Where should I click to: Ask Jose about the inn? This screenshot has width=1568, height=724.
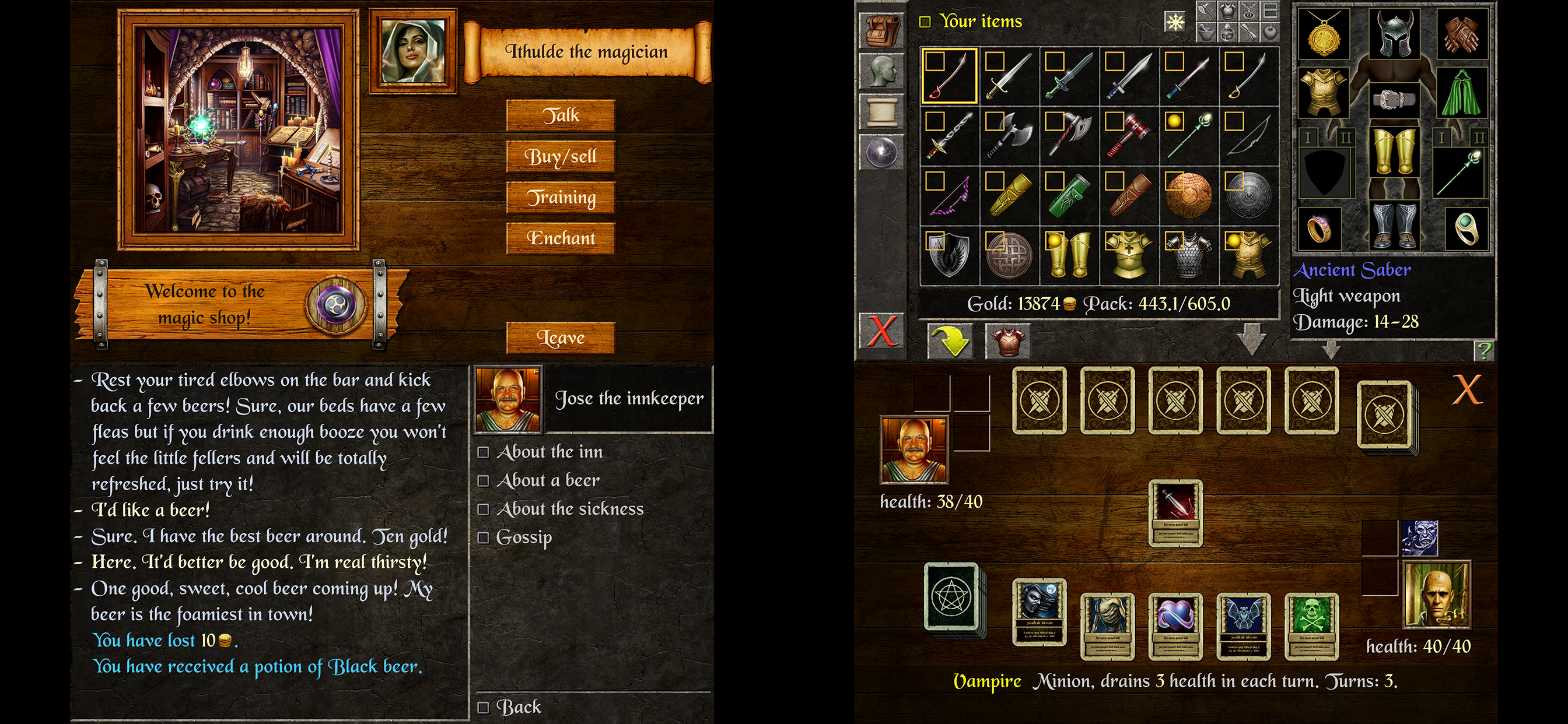549,452
